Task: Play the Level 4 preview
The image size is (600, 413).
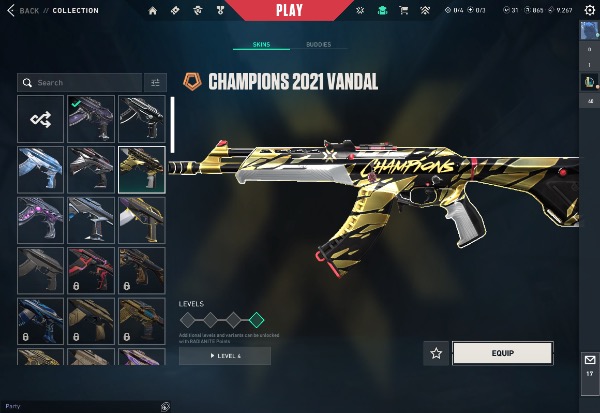Action: pyautogui.click(x=225, y=356)
